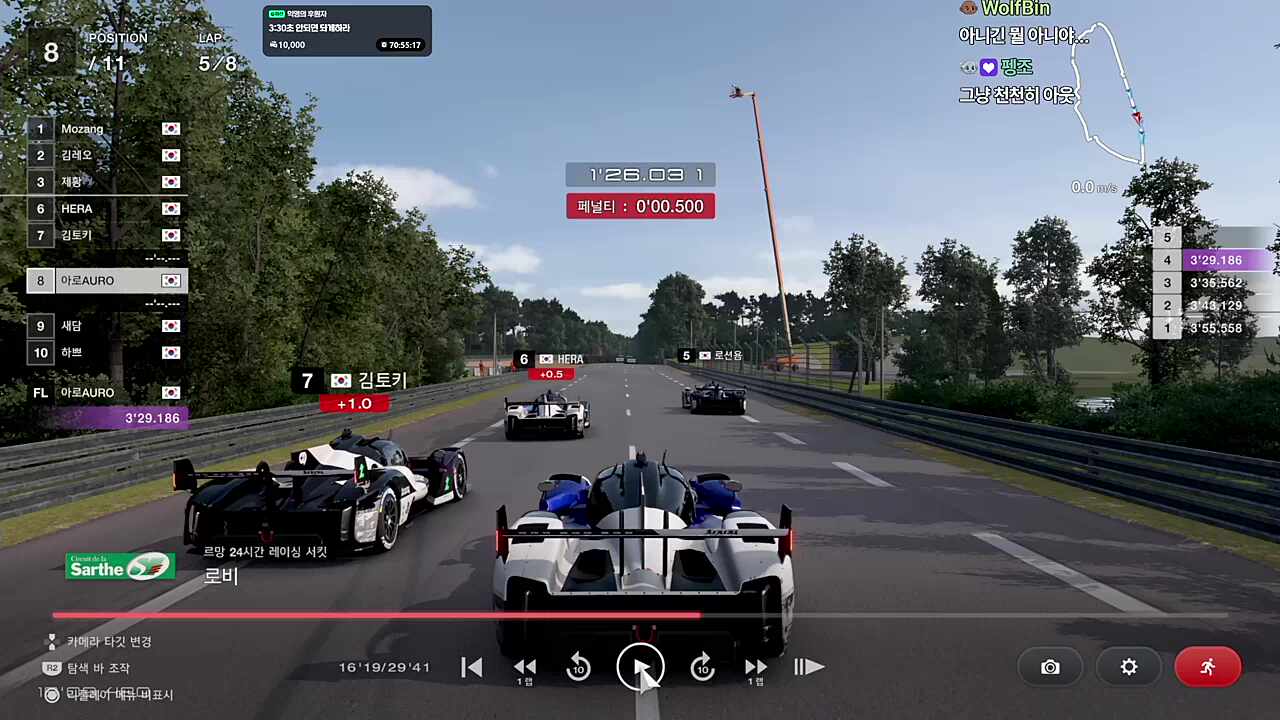The image size is (1280, 720).
Task: Open photo mode with the camera button
Action: (x=1050, y=667)
